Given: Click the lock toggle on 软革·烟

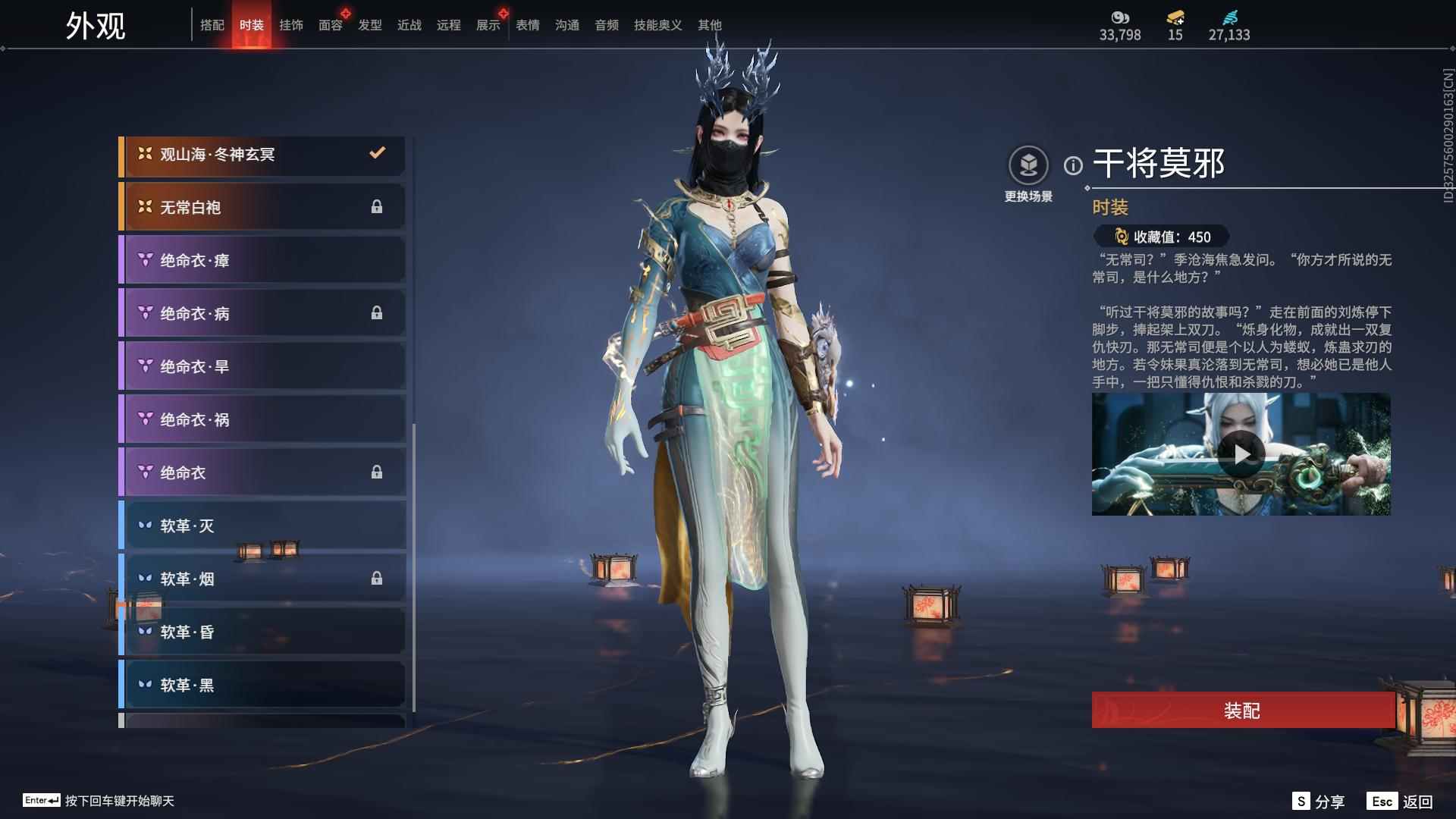Looking at the screenshot, I should point(378,578).
